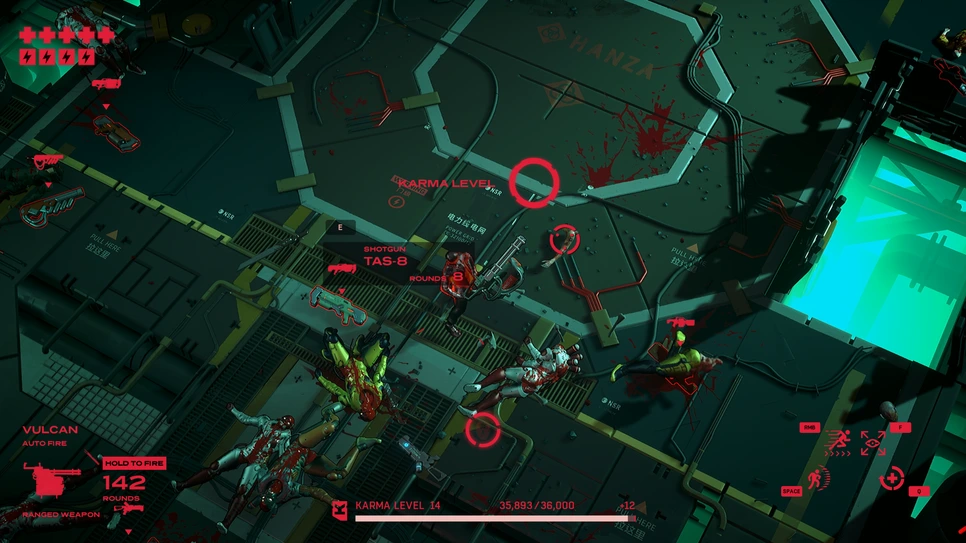Activate the medkit heal ability icon
The image size is (966, 543).
pos(892,478)
